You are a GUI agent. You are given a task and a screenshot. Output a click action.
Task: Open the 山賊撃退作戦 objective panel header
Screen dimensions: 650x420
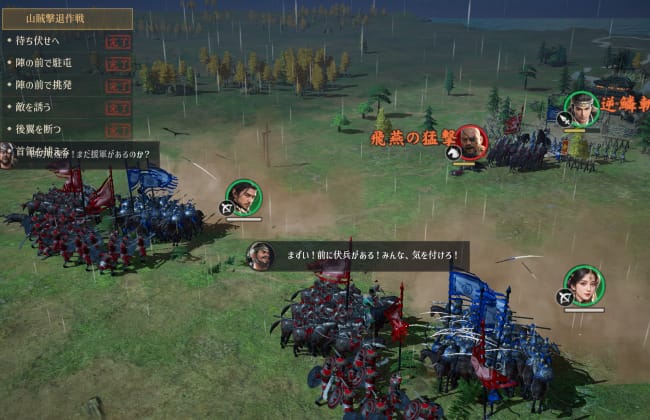pos(66,19)
